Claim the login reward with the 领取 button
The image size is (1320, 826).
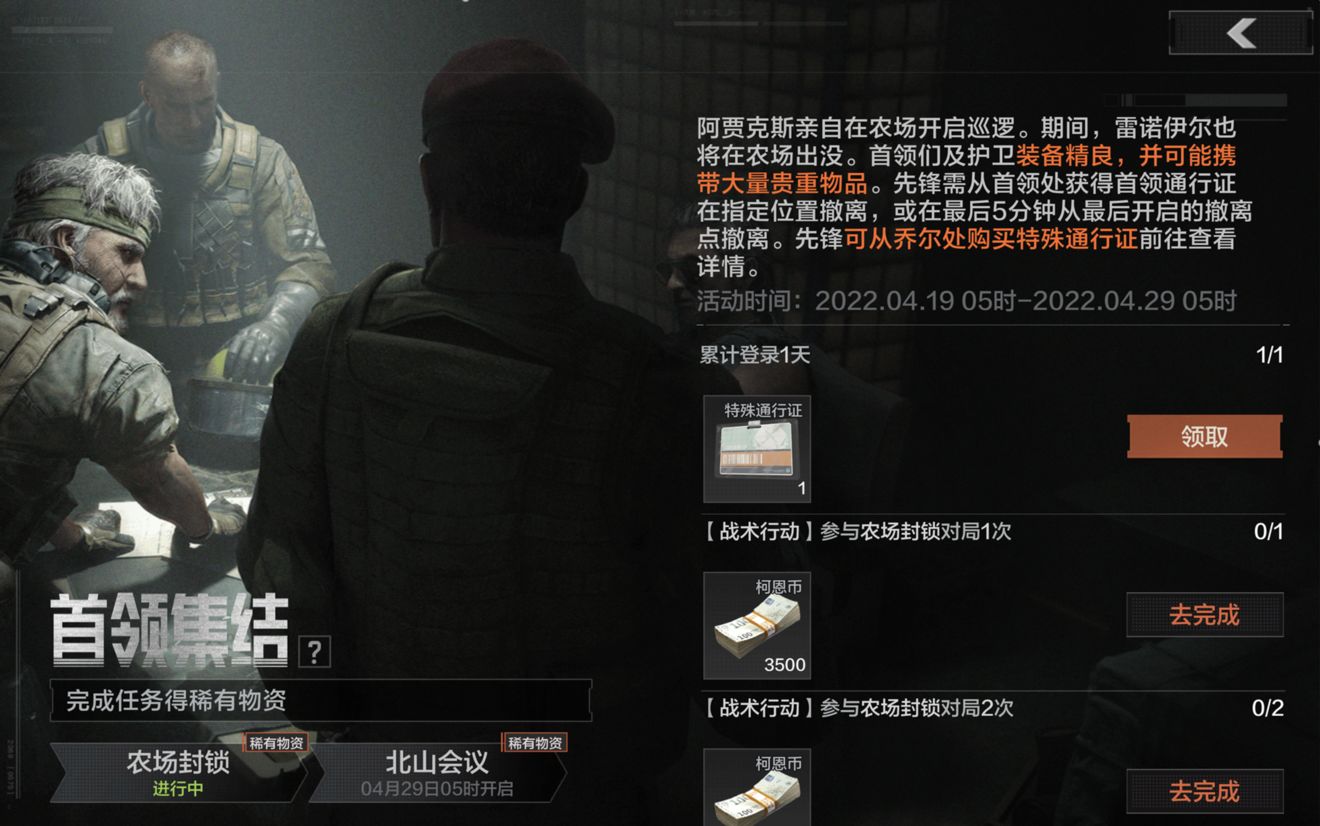coord(1205,436)
